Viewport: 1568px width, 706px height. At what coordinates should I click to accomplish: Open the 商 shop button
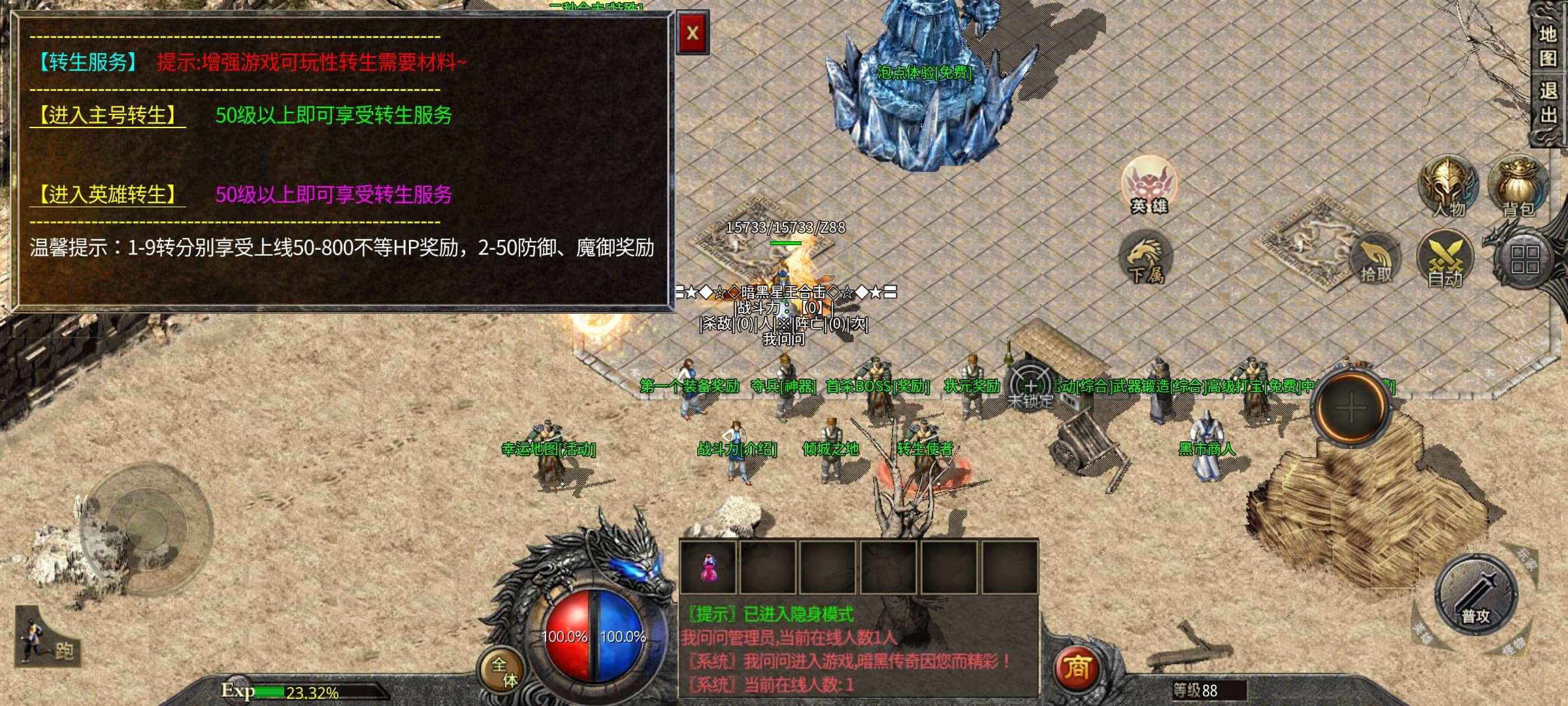1077,668
